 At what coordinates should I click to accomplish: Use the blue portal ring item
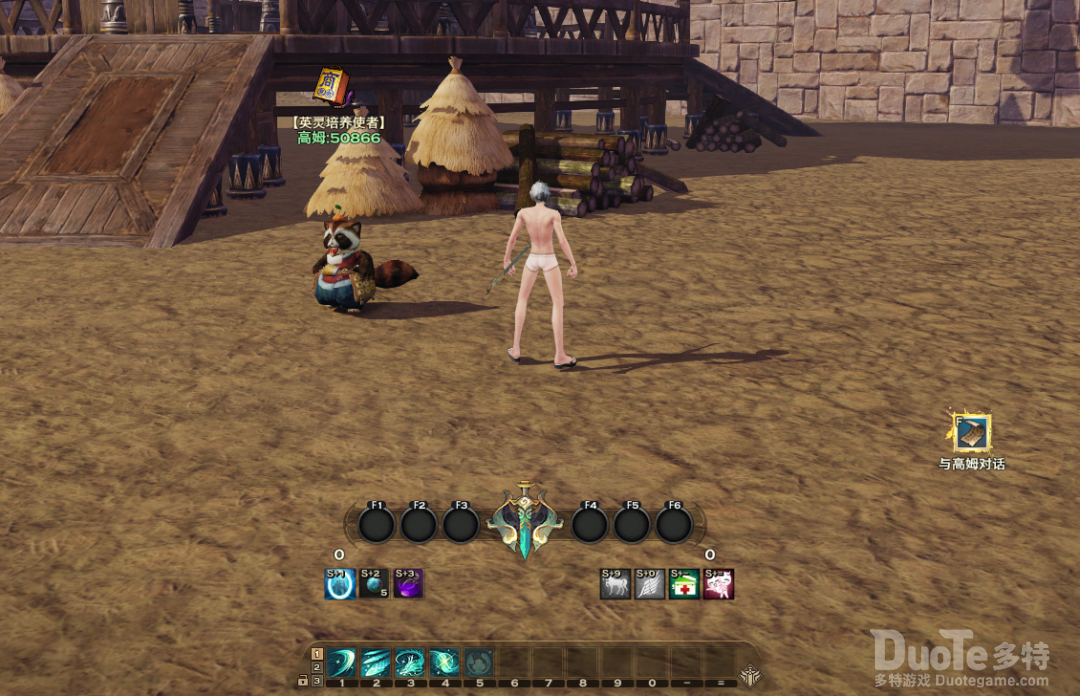340,584
